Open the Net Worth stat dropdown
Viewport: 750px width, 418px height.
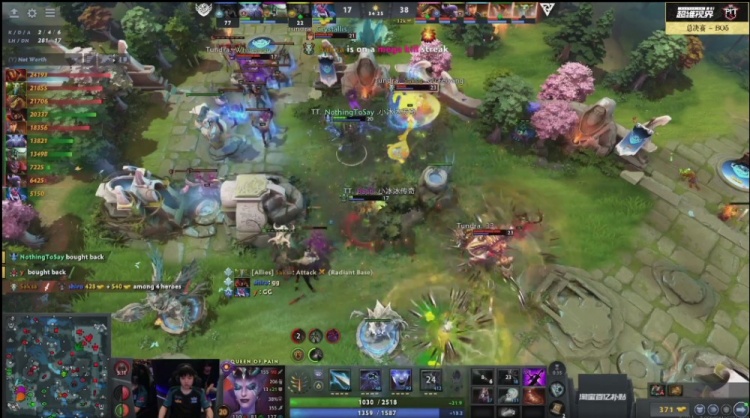pyautogui.click(x=30, y=60)
